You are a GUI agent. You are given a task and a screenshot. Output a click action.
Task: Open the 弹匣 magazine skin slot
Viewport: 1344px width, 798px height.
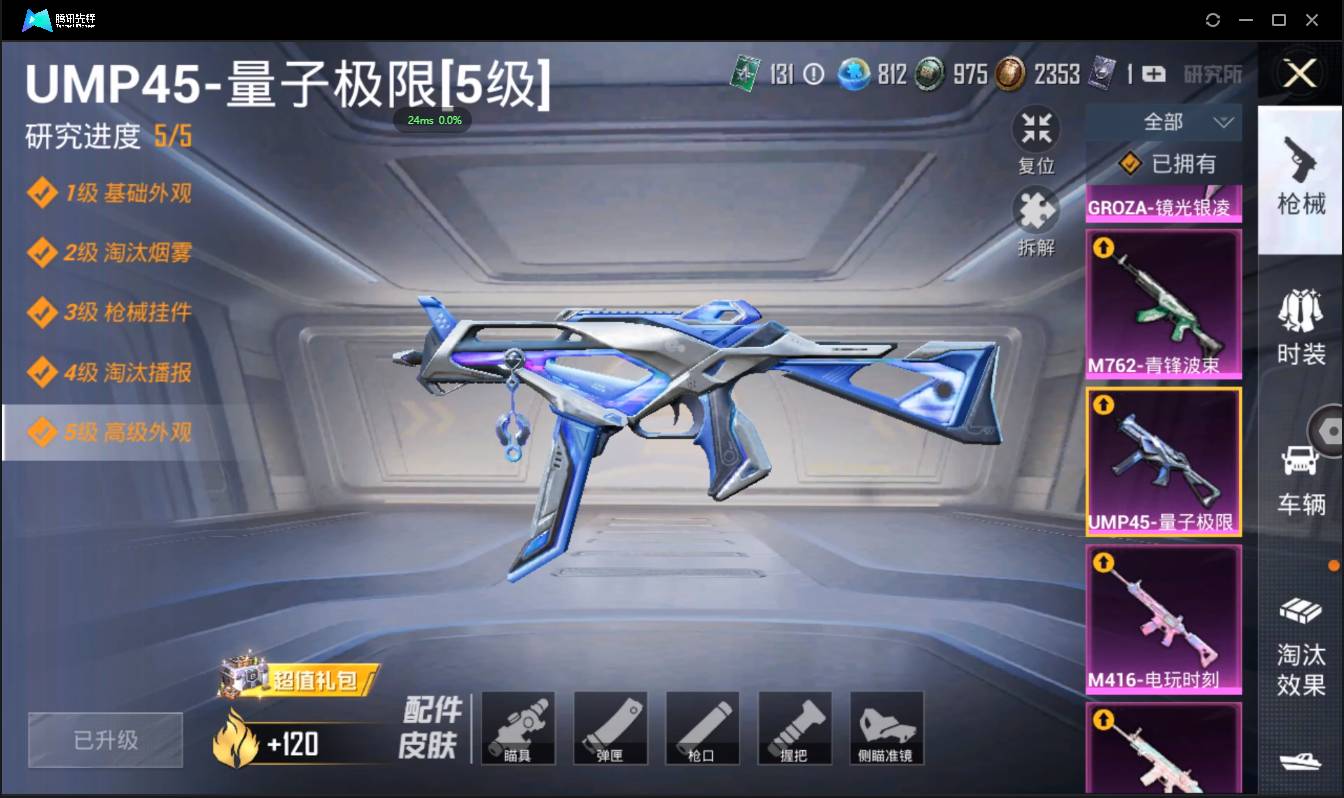click(x=610, y=727)
